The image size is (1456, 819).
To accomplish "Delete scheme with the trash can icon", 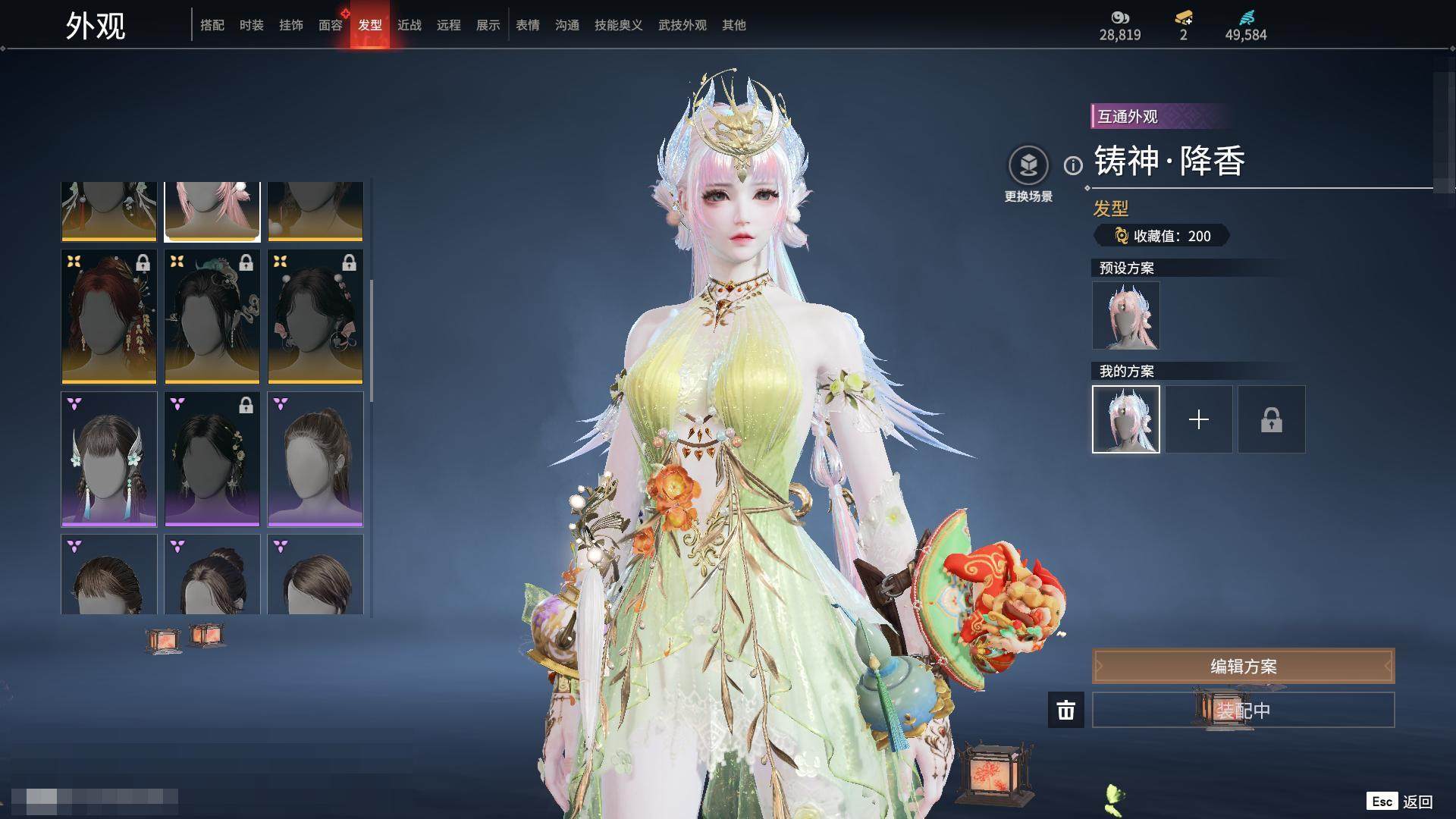I will (x=1066, y=711).
